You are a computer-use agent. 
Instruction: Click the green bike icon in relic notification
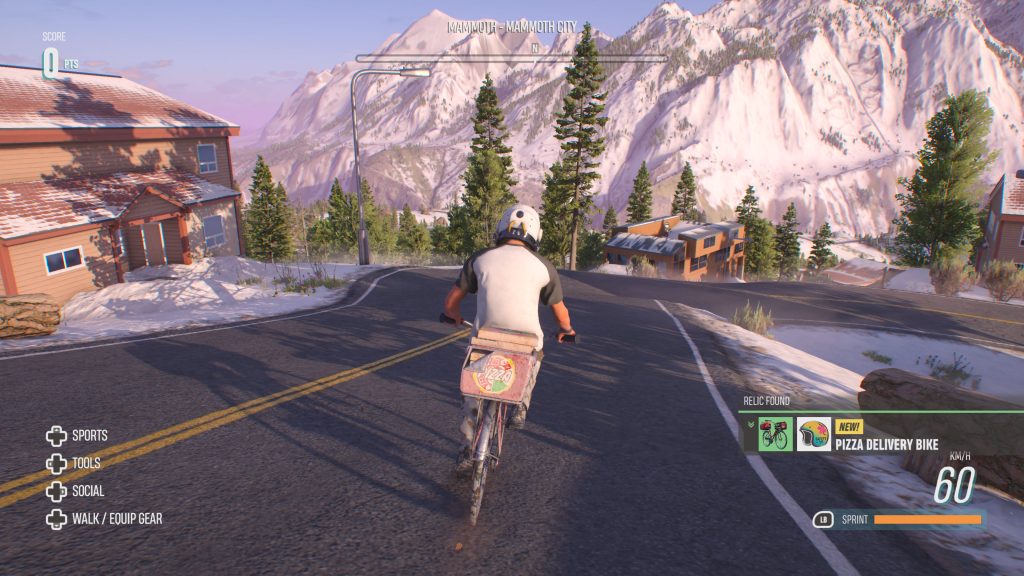[775, 435]
